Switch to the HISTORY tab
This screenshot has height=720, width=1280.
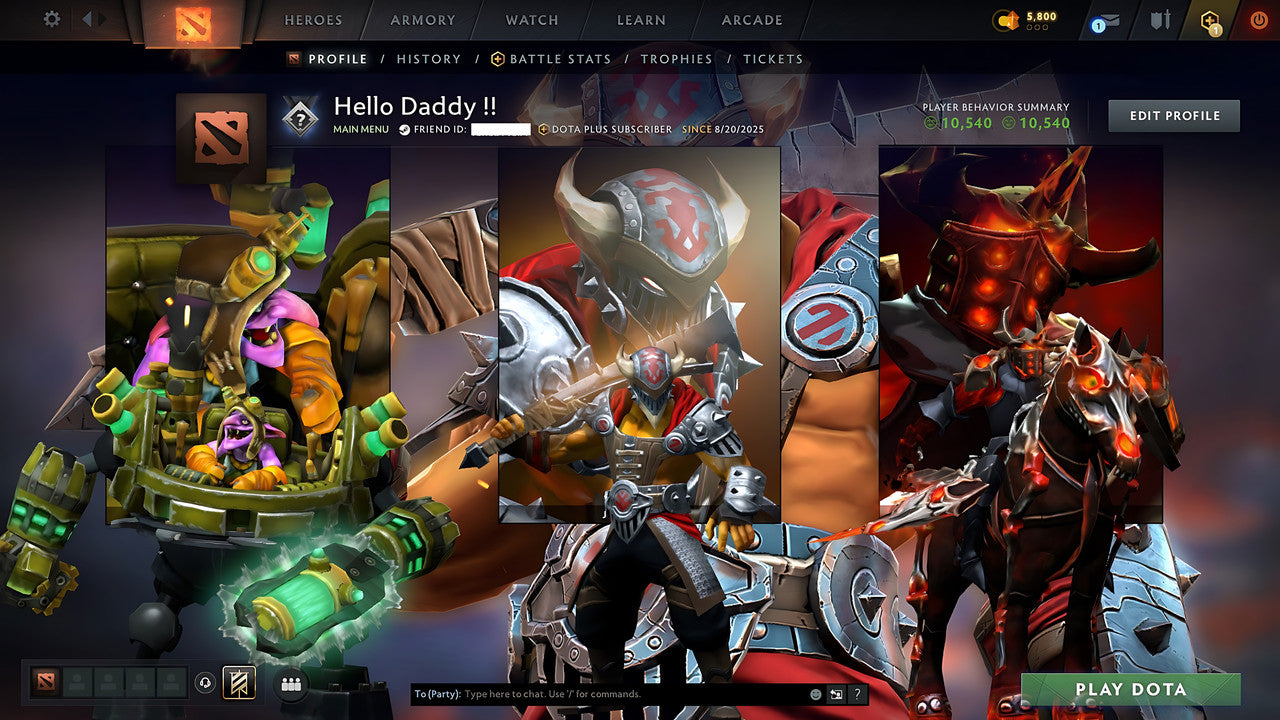coord(429,59)
